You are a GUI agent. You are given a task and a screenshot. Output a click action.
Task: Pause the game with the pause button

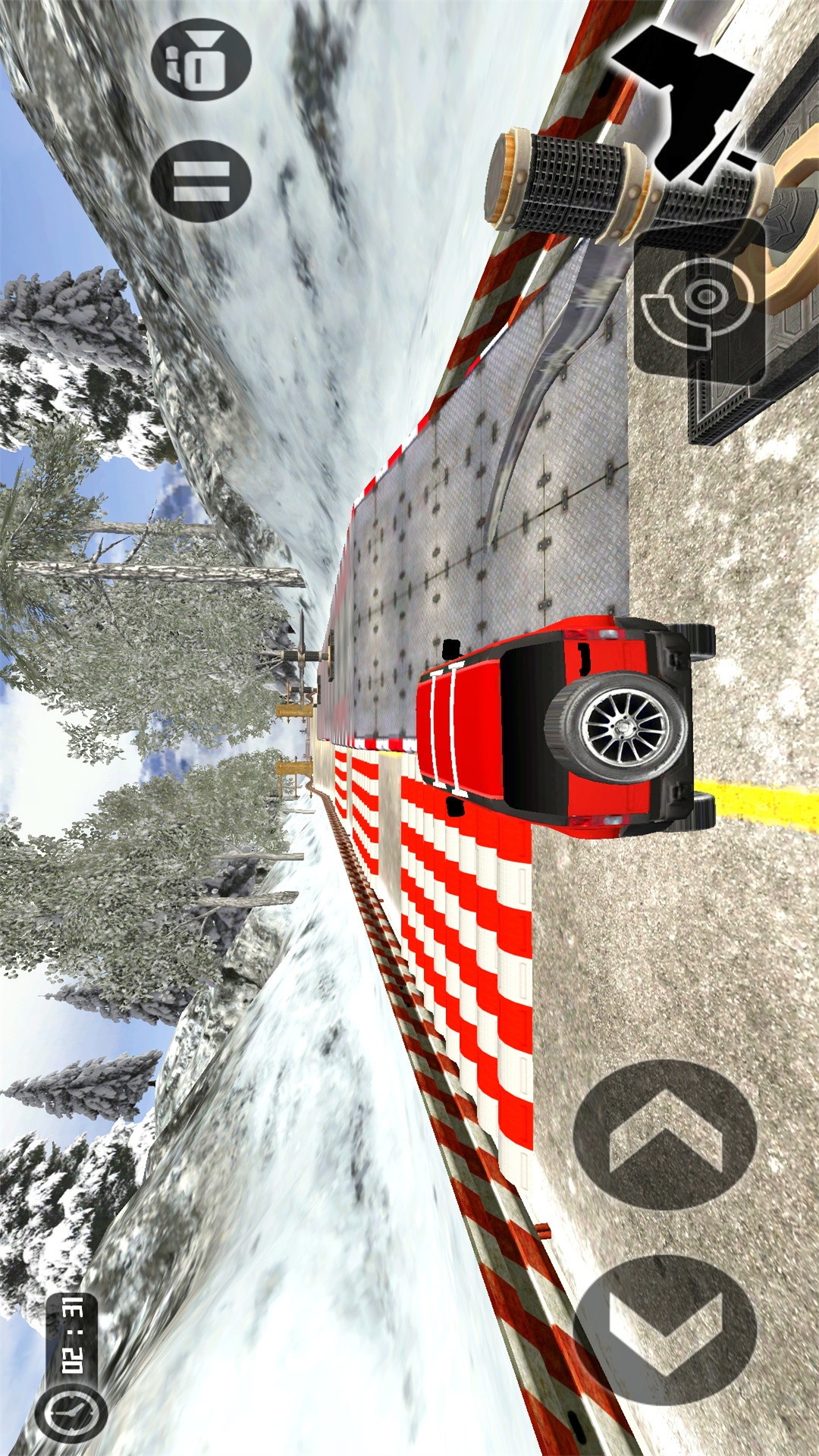tap(201, 181)
